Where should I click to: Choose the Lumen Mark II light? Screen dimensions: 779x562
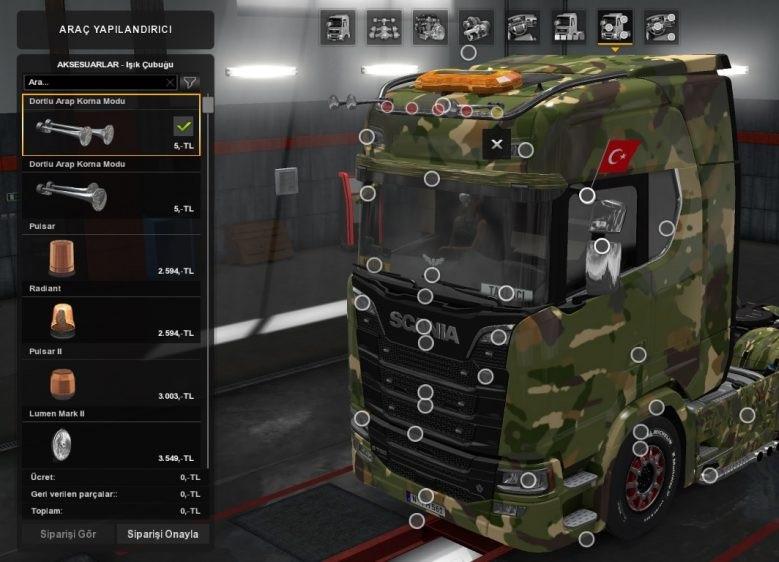[110, 444]
